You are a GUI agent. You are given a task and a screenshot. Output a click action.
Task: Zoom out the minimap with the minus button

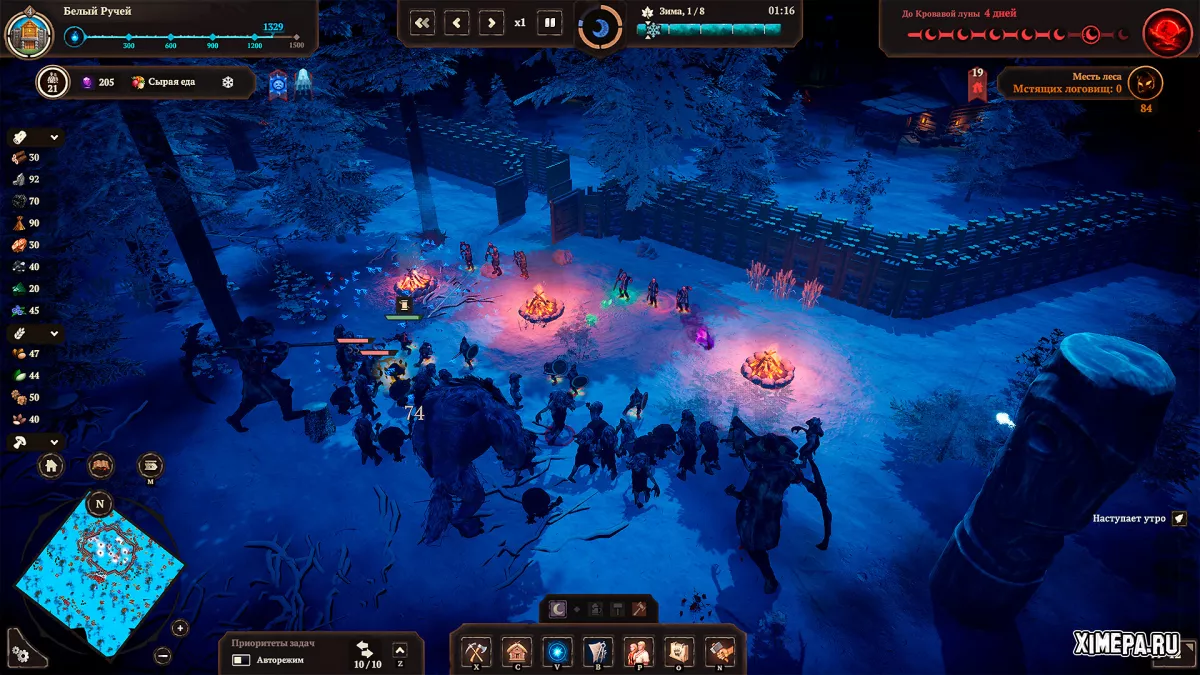pyautogui.click(x=163, y=655)
